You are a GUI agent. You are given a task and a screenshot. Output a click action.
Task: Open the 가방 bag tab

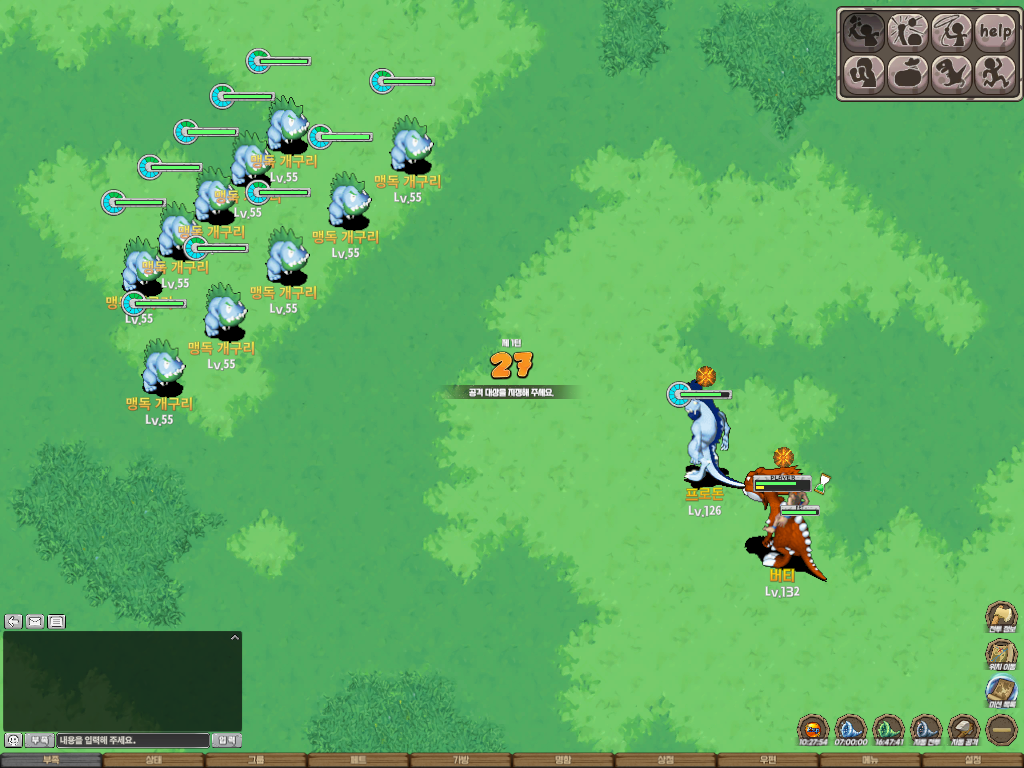tap(460, 760)
